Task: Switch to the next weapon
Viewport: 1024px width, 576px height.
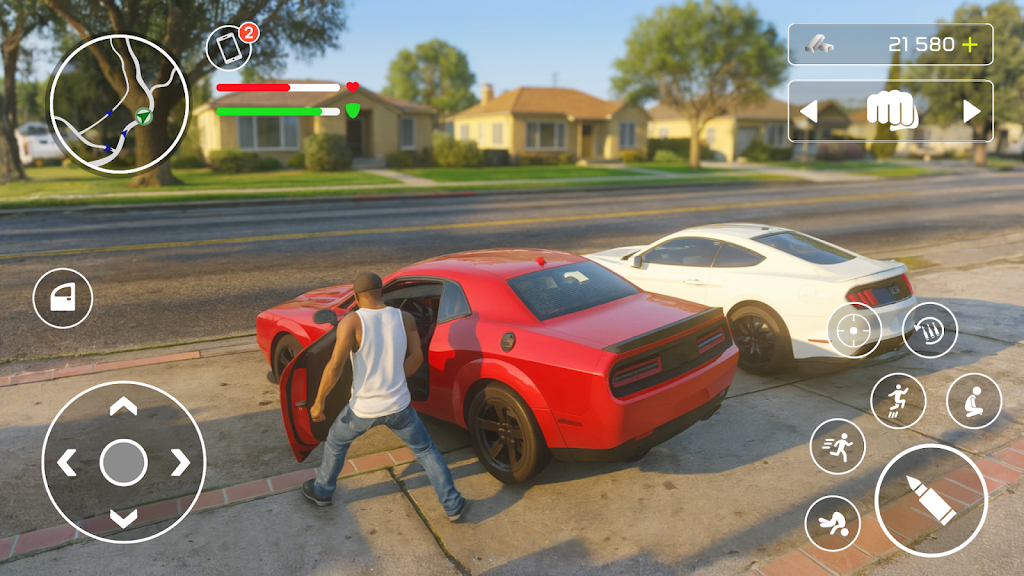Action: [x=972, y=112]
